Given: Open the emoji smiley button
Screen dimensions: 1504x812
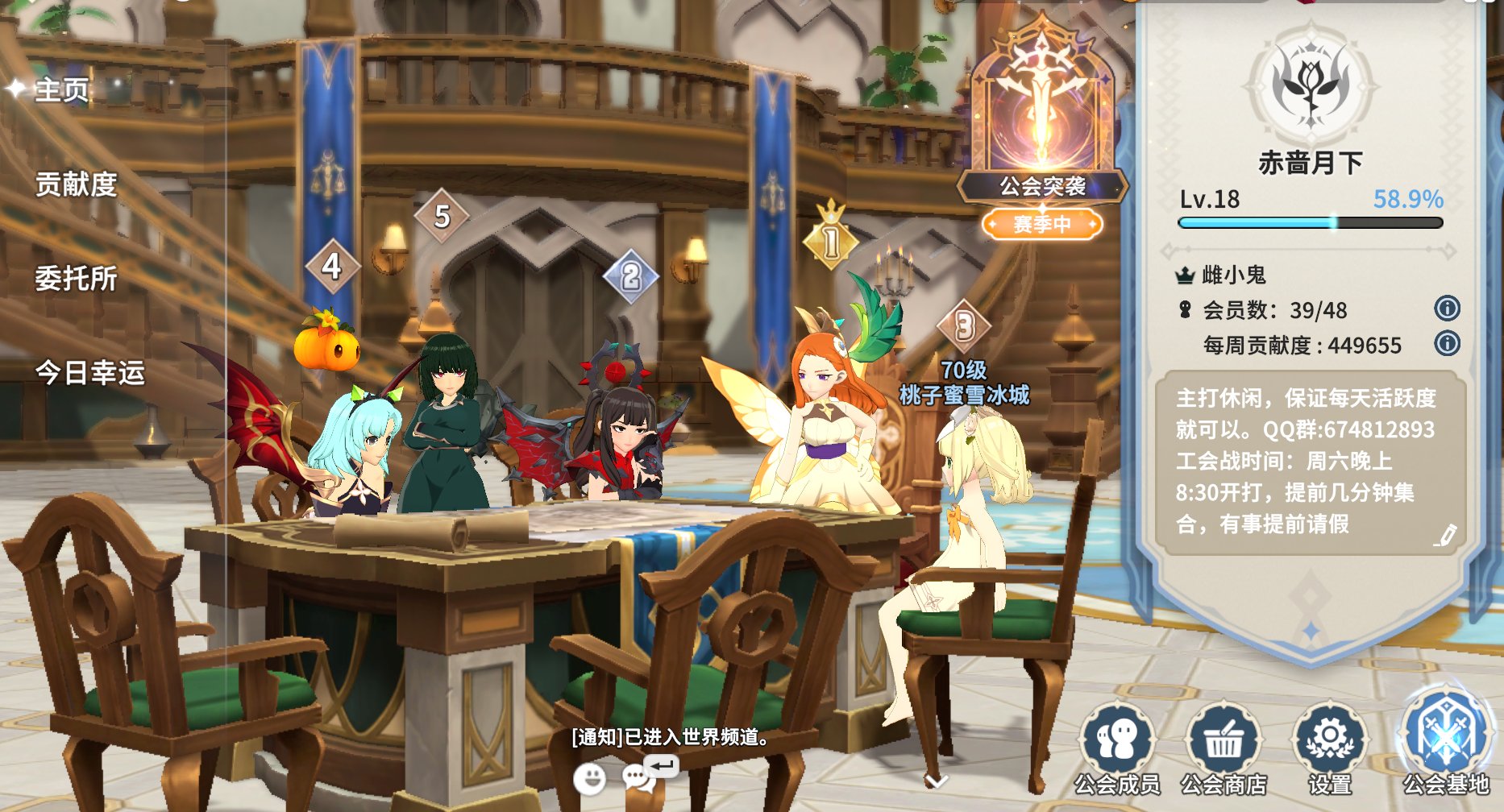Looking at the screenshot, I should pyautogui.click(x=589, y=779).
